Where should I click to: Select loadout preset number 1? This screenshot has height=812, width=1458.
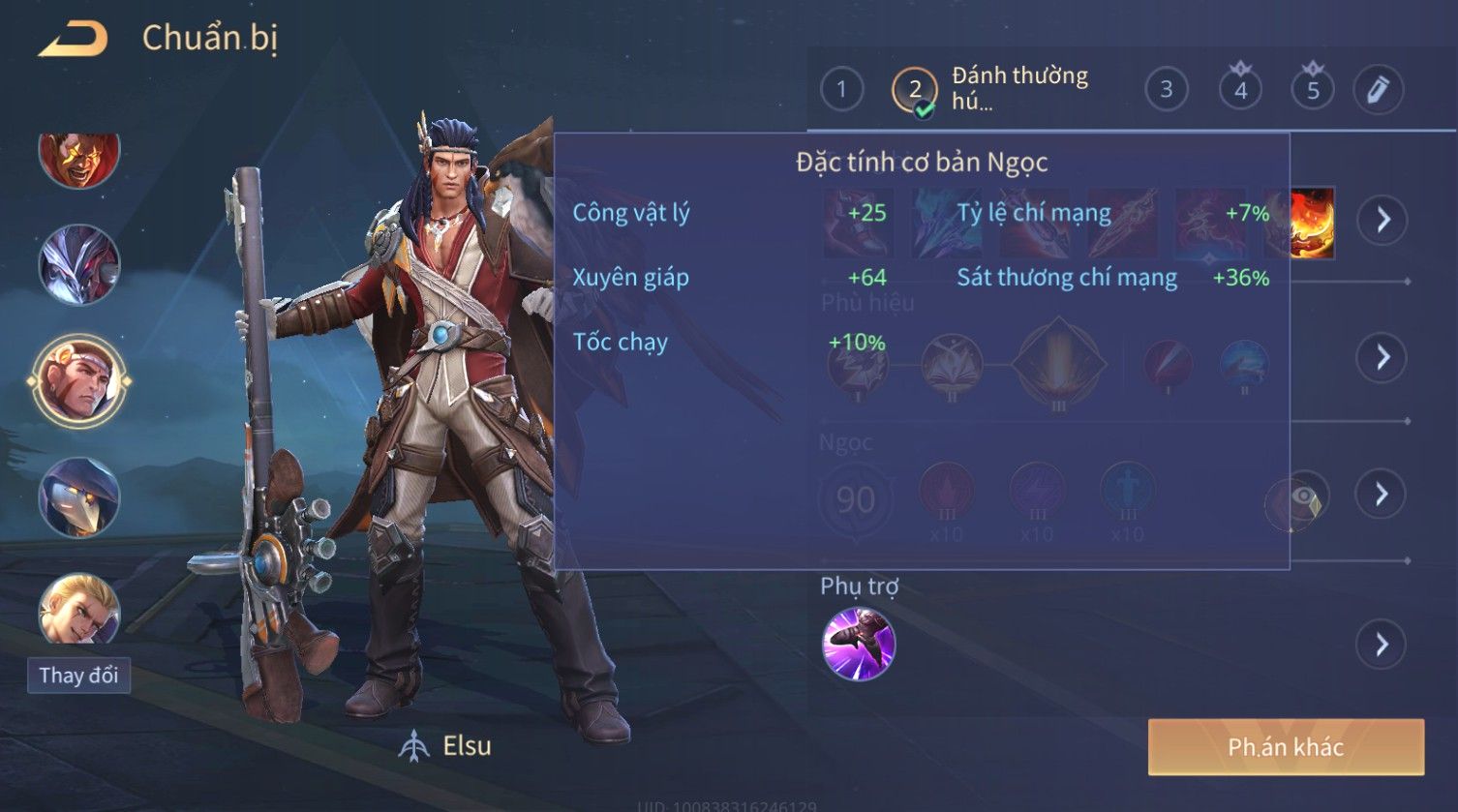tap(841, 90)
